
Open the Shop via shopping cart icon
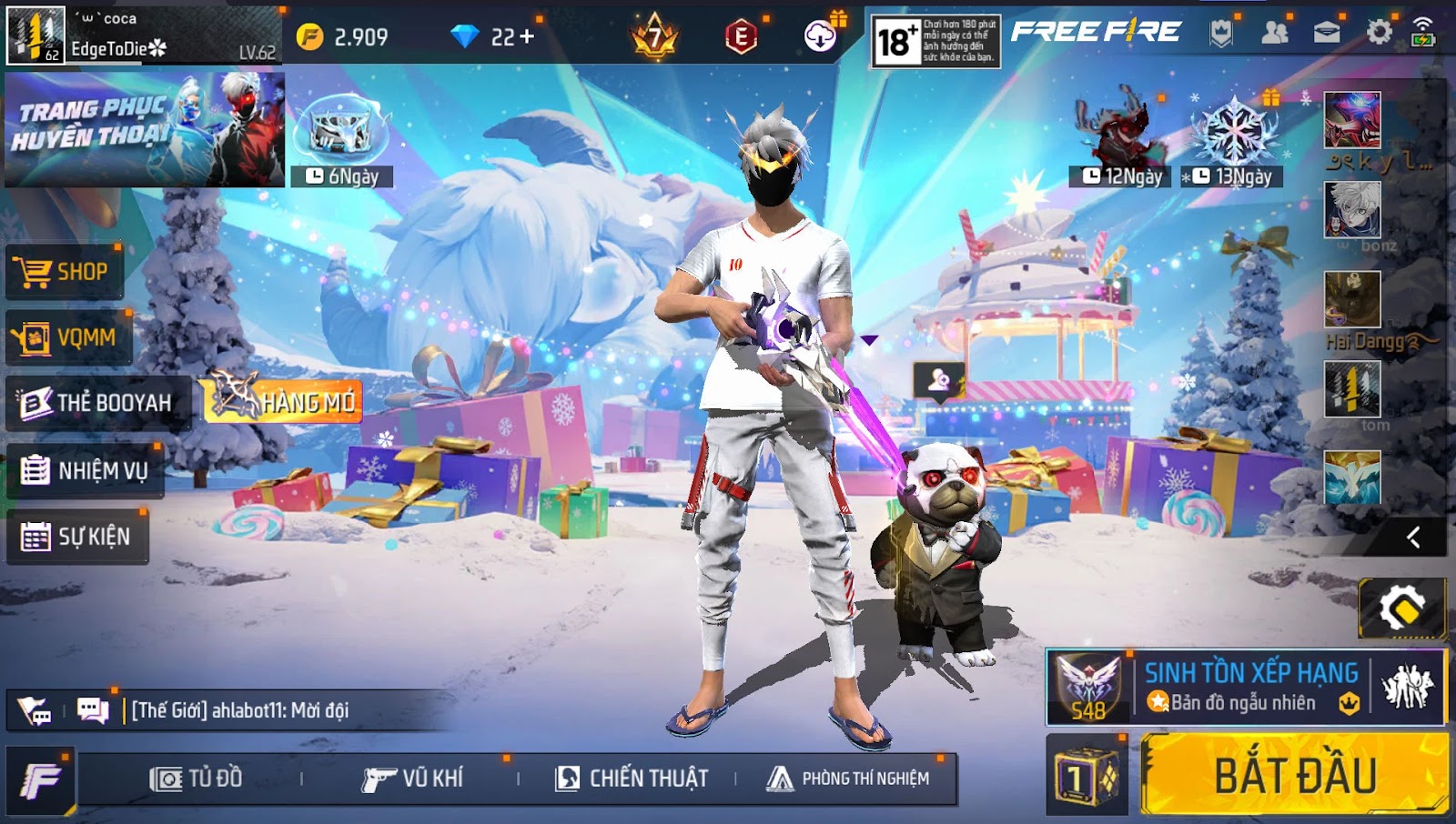(35, 269)
